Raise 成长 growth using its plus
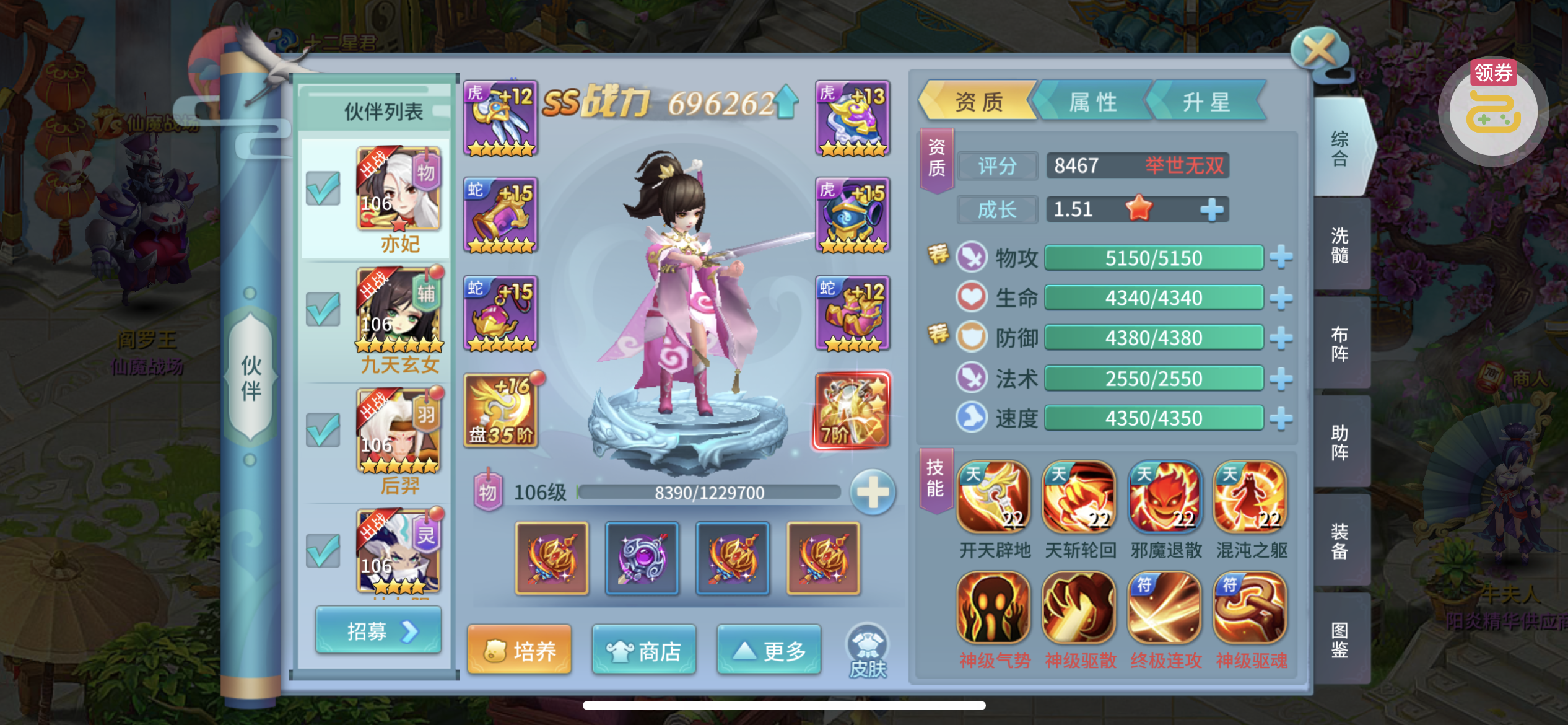 pos(1211,209)
